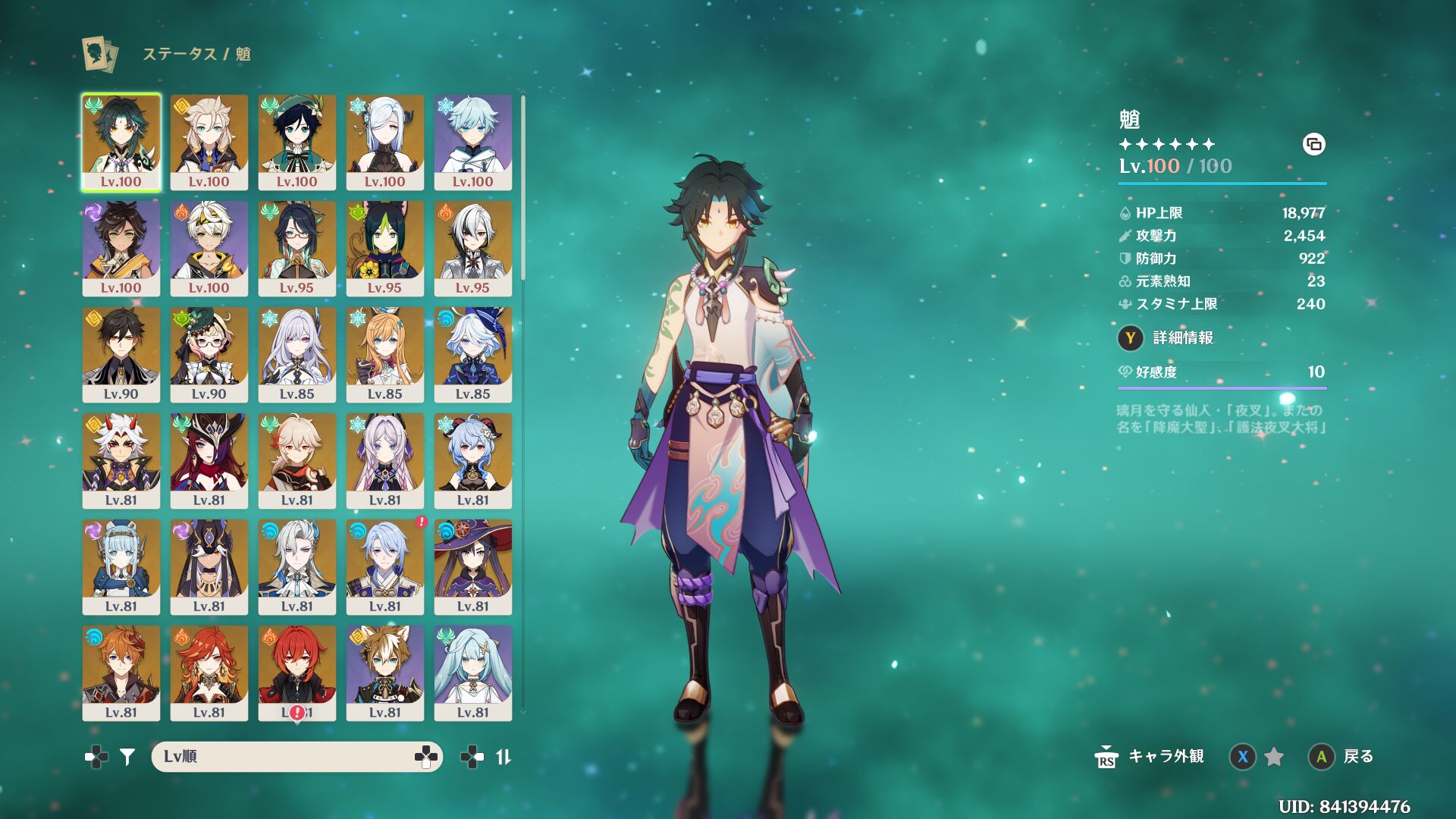
Task: Open the character filter funnel
Action: pyautogui.click(x=127, y=756)
